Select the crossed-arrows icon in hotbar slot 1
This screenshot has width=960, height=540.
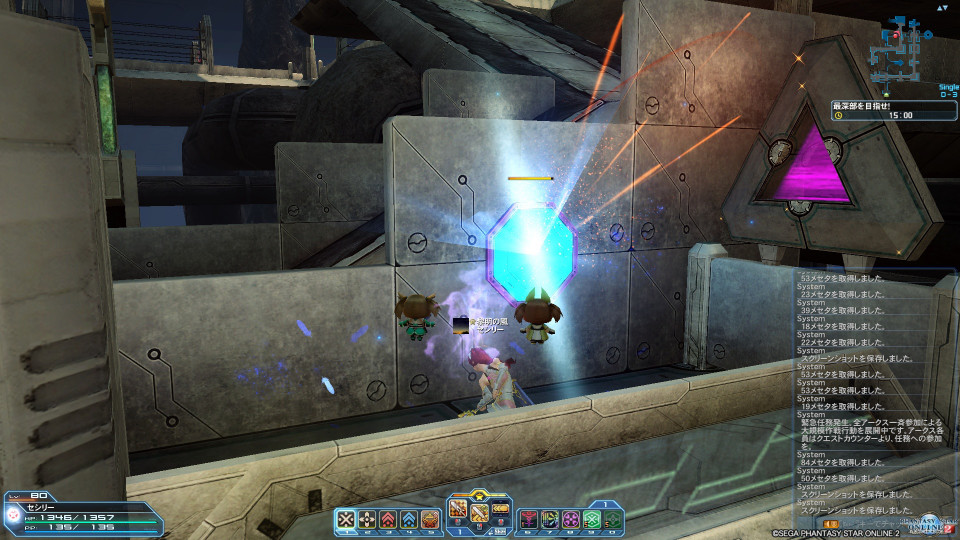pos(346,519)
